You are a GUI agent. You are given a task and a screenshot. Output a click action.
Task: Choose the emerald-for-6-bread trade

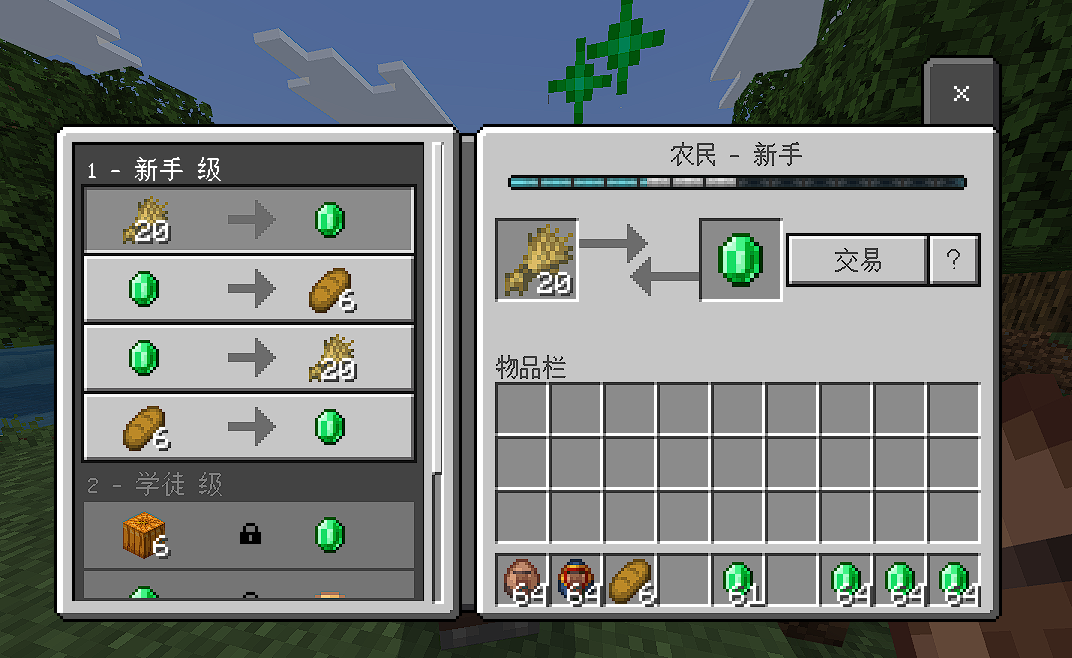pos(248,289)
